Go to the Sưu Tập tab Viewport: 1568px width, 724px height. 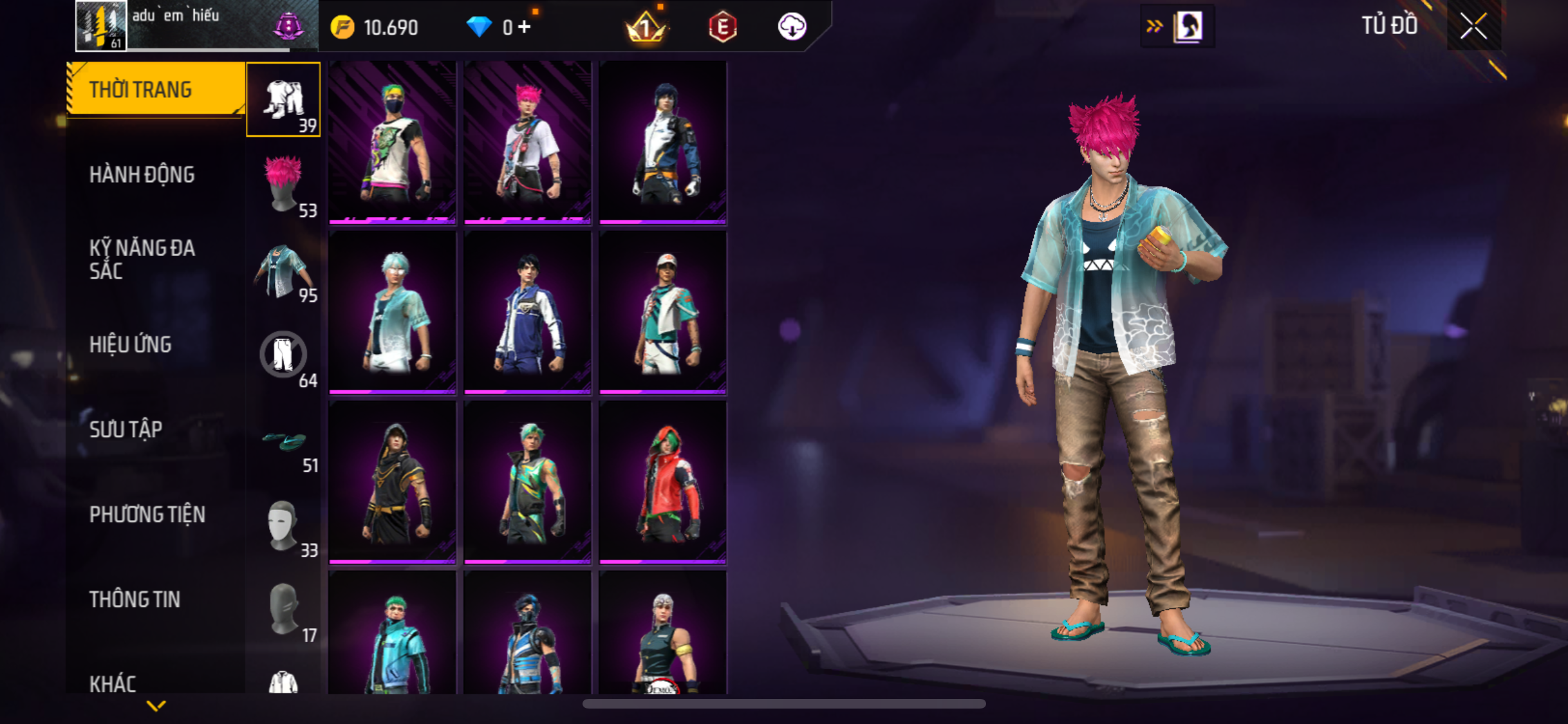[x=126, y=429]
